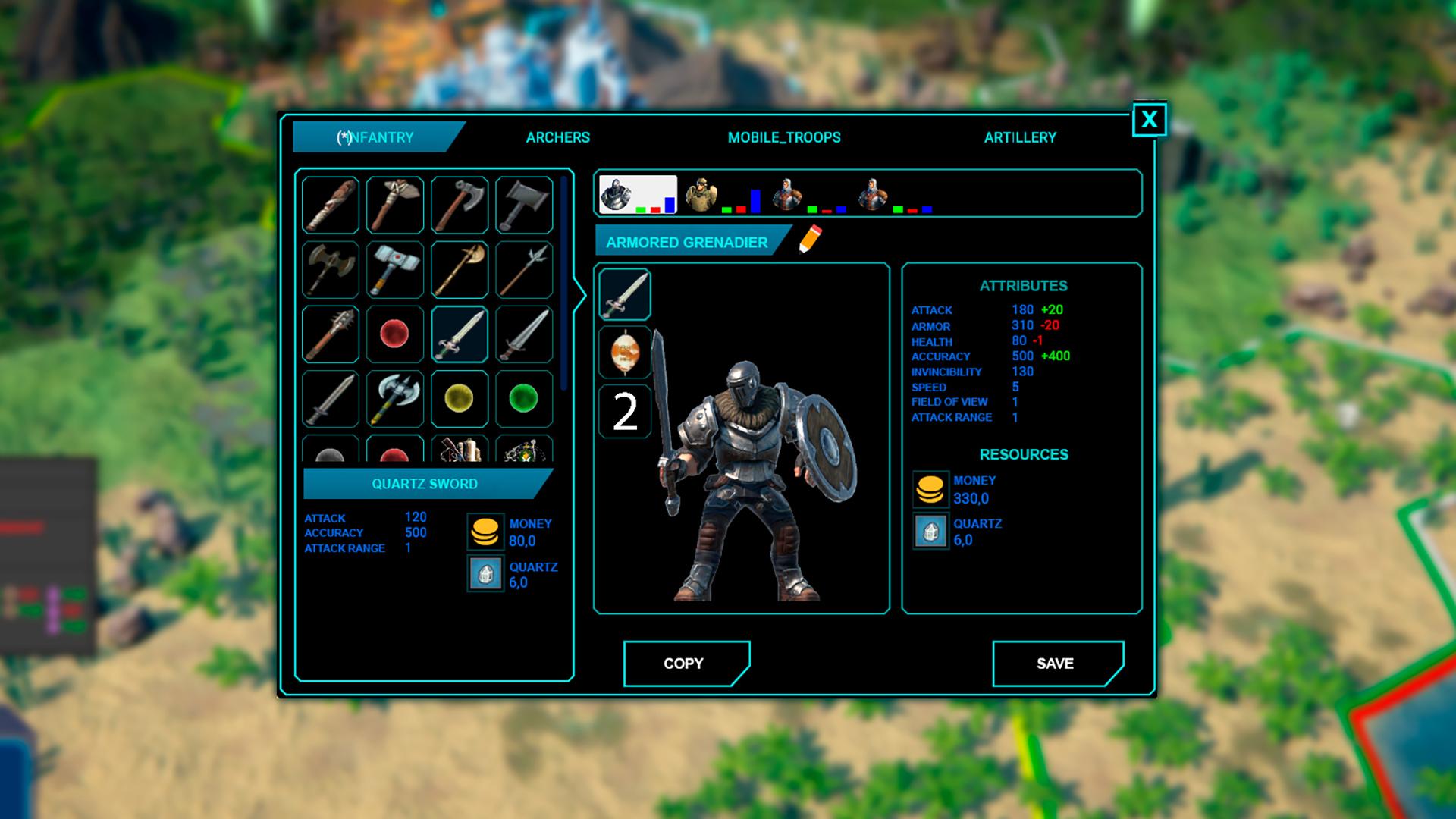The width and height of the screenshot is (1456, 819).
Task: Choose the spiked mace weapon
Action: click(331, 334)
